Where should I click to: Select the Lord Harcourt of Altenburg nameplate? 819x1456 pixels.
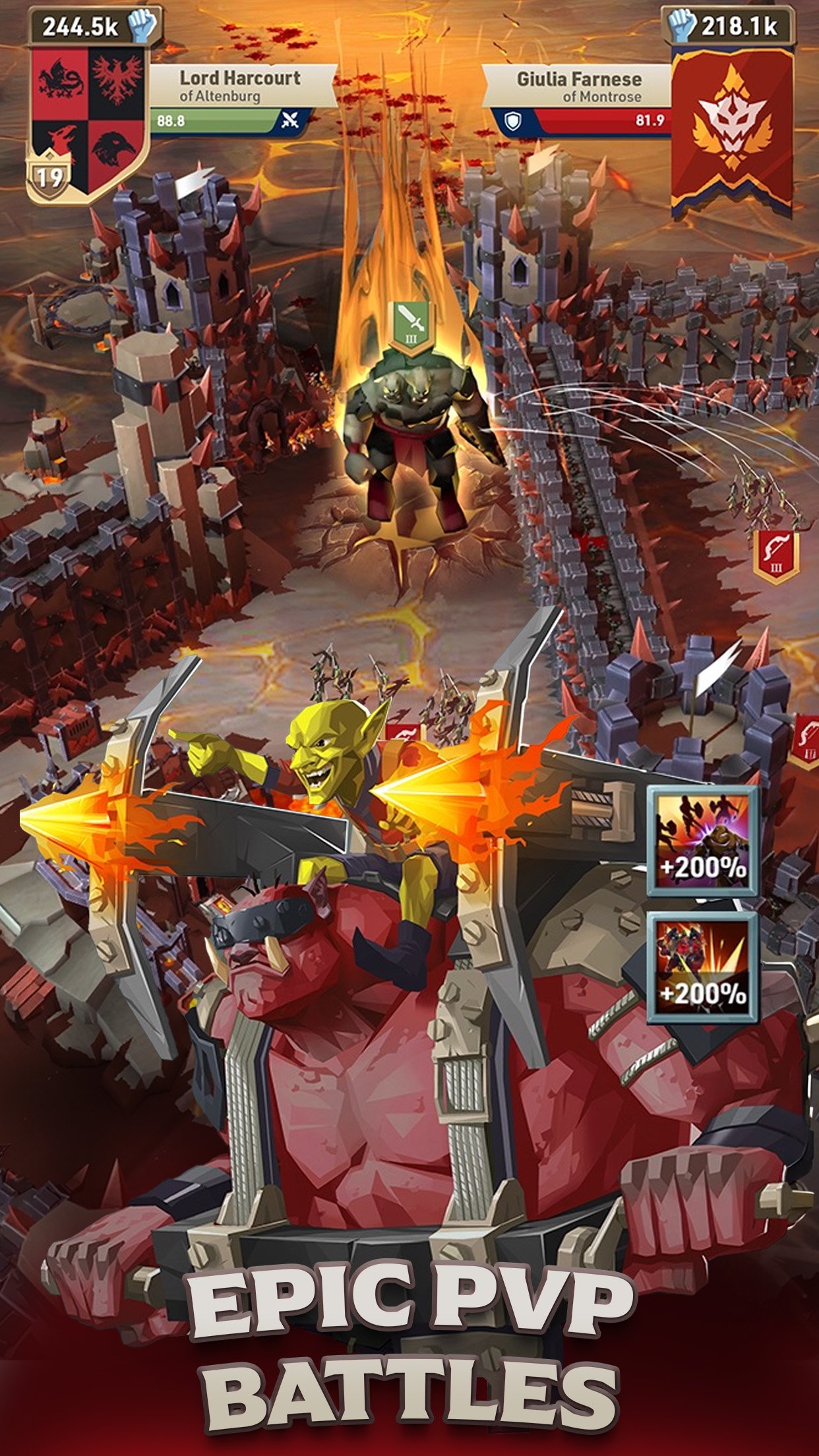pos(240,86)
